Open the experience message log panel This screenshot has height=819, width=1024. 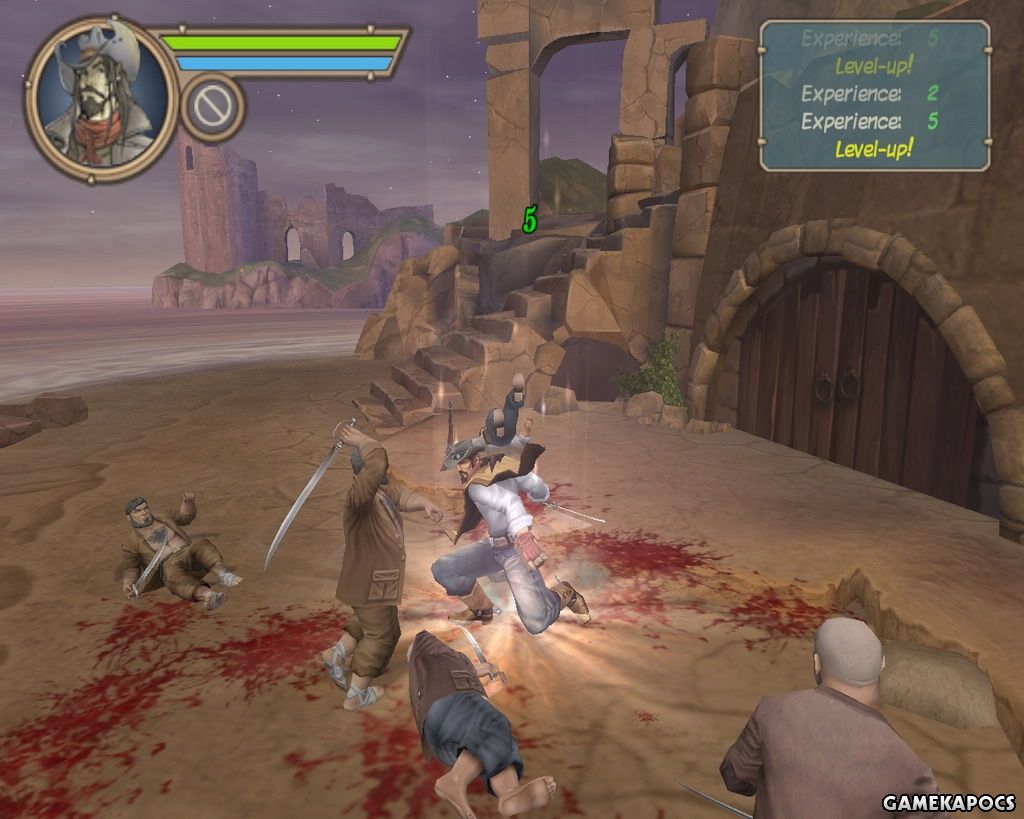click(874, 95)
